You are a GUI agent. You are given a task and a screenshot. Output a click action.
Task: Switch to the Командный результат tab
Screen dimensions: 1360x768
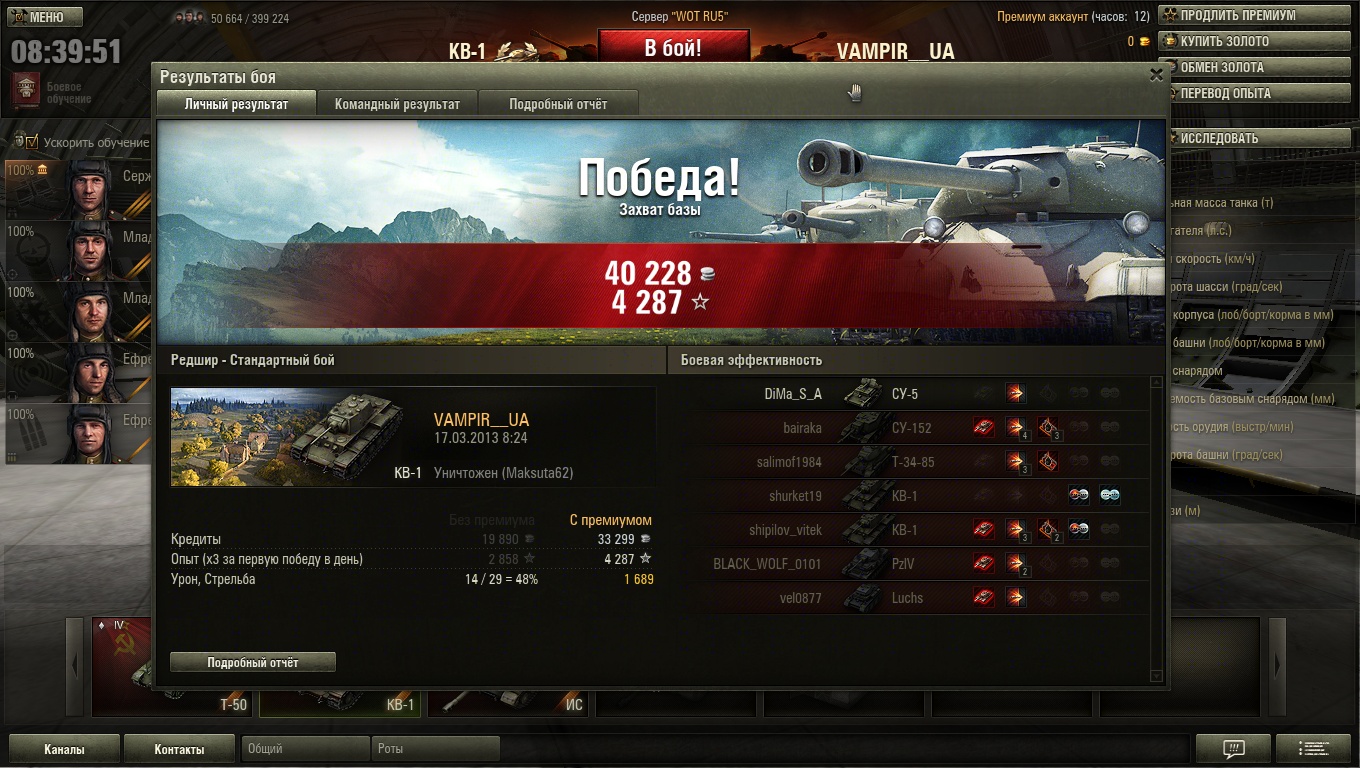[x=397, y=104]
